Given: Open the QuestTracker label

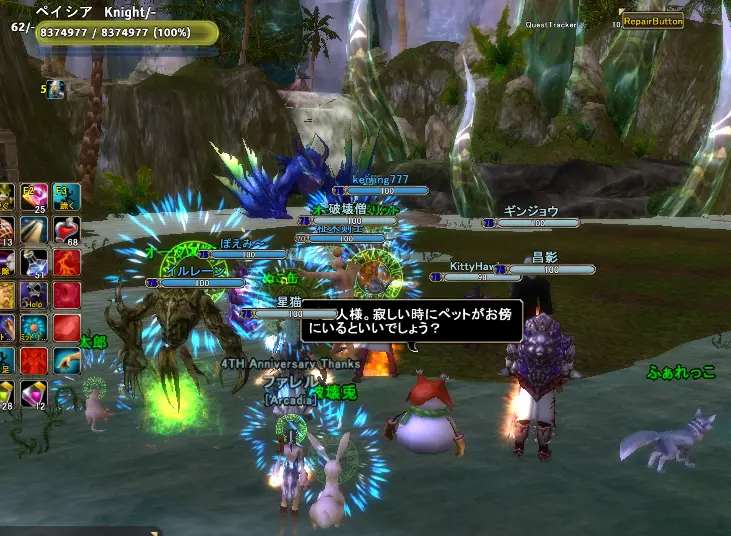Looking at the screenshot, I should (553, 24).
